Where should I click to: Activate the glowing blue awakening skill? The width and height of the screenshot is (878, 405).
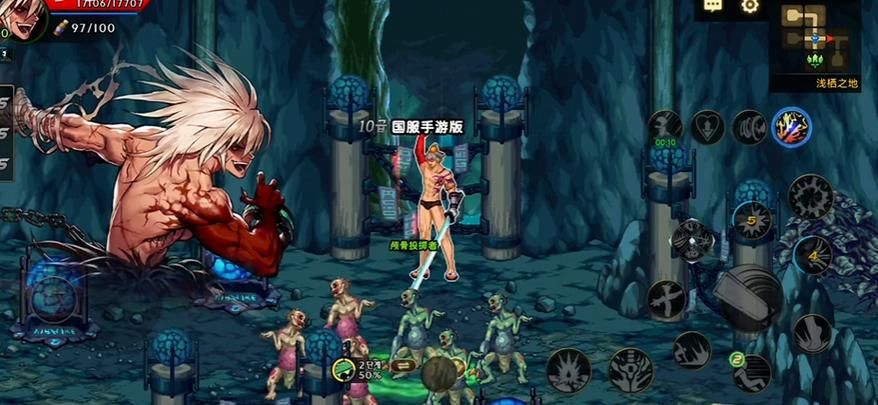tap(791, 127)
